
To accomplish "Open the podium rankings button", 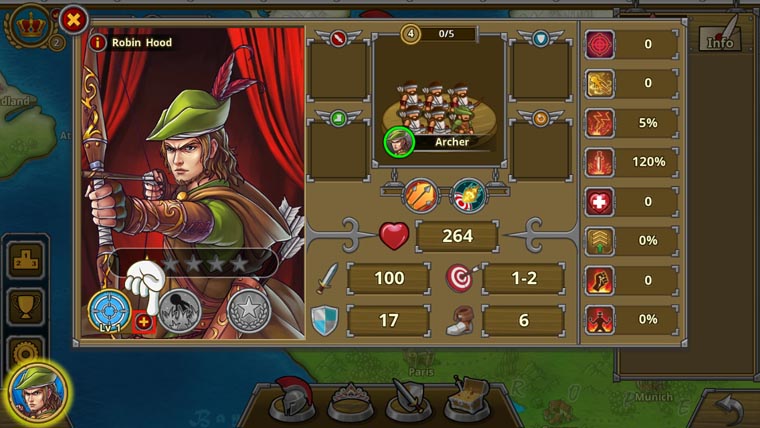I will pyautogui.click(x=25, y=261).
